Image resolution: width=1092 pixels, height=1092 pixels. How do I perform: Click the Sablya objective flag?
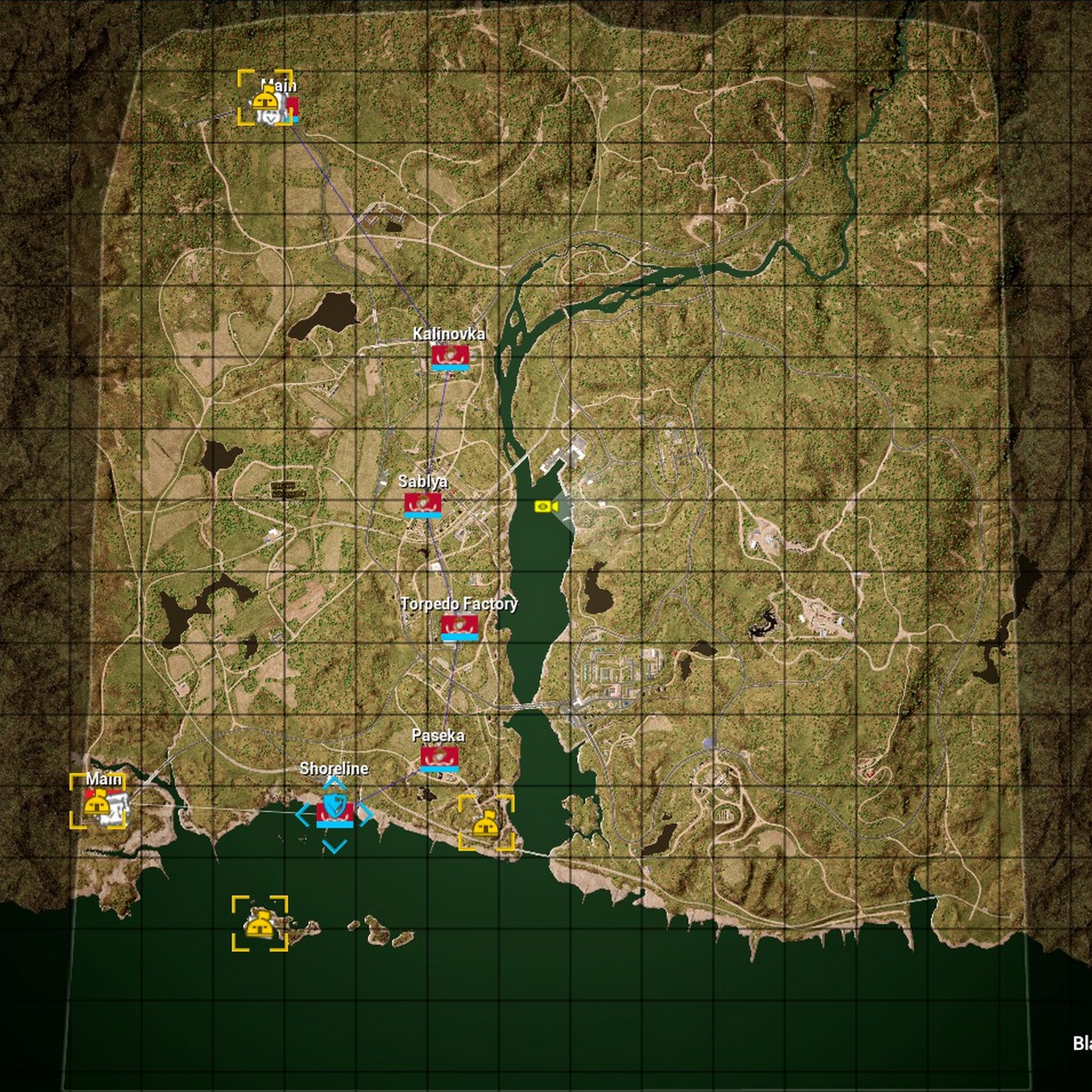[423, 505]
